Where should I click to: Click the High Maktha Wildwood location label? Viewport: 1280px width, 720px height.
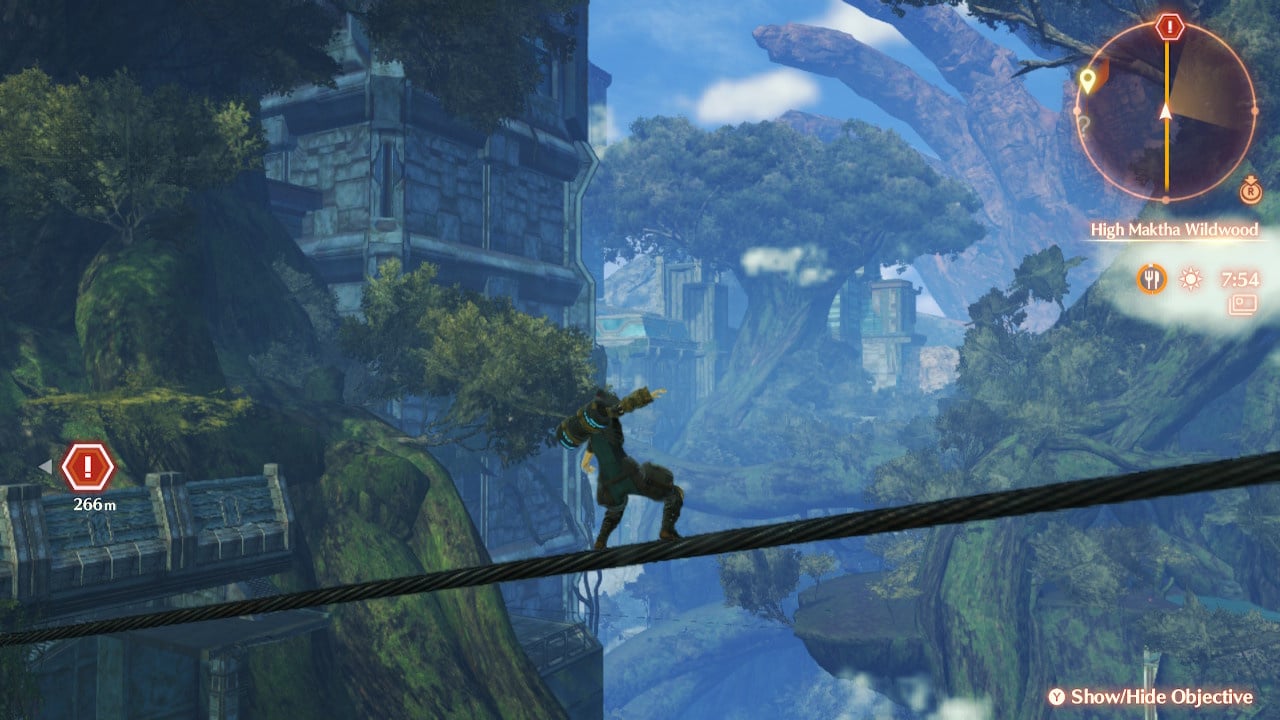(x=1173, y=230)
